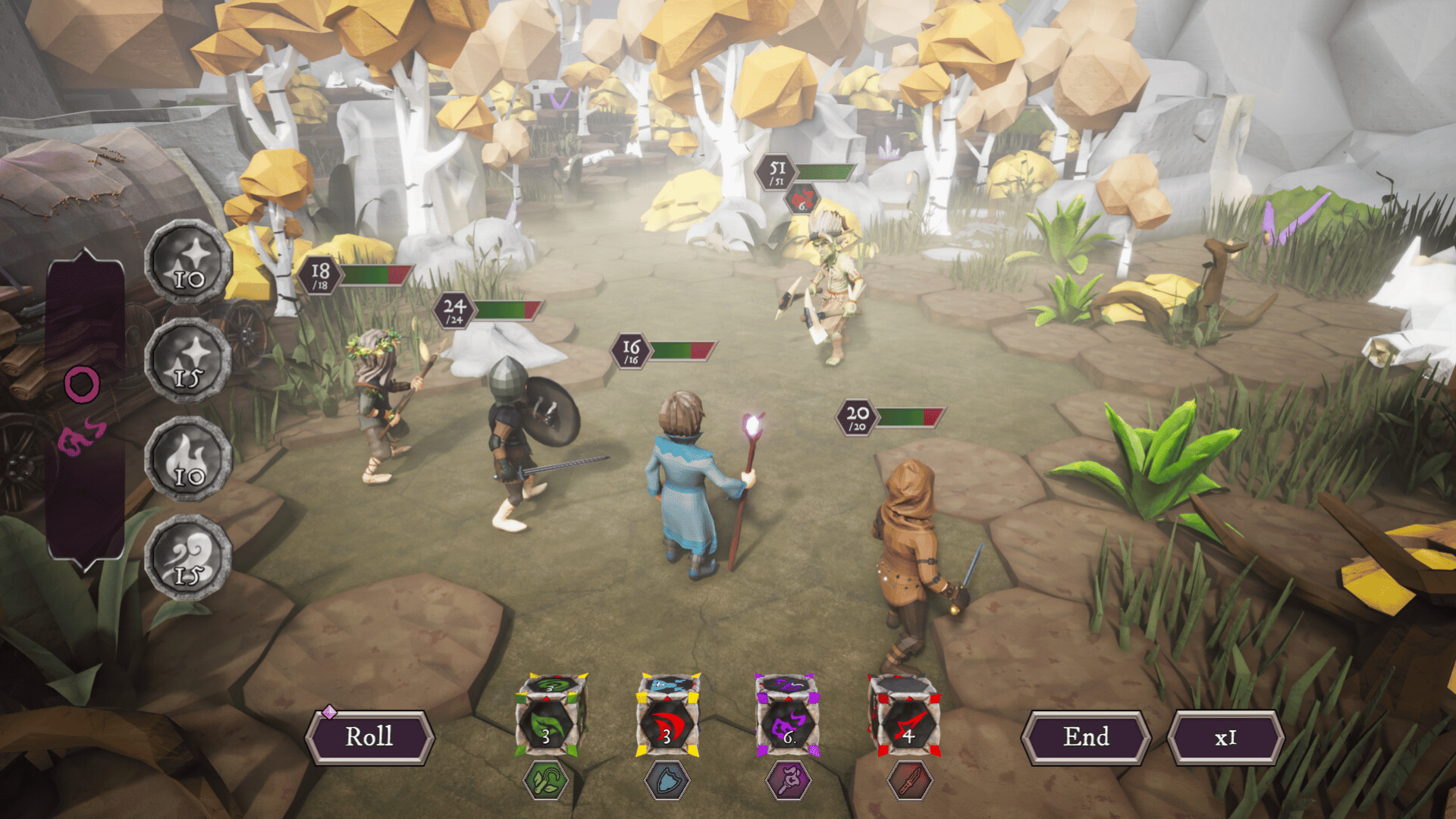Image resolution: width=1456 pixels, height=819 pixels.
Task: Activate the purple mage staff ability
Action: click(x=789, y=780)
